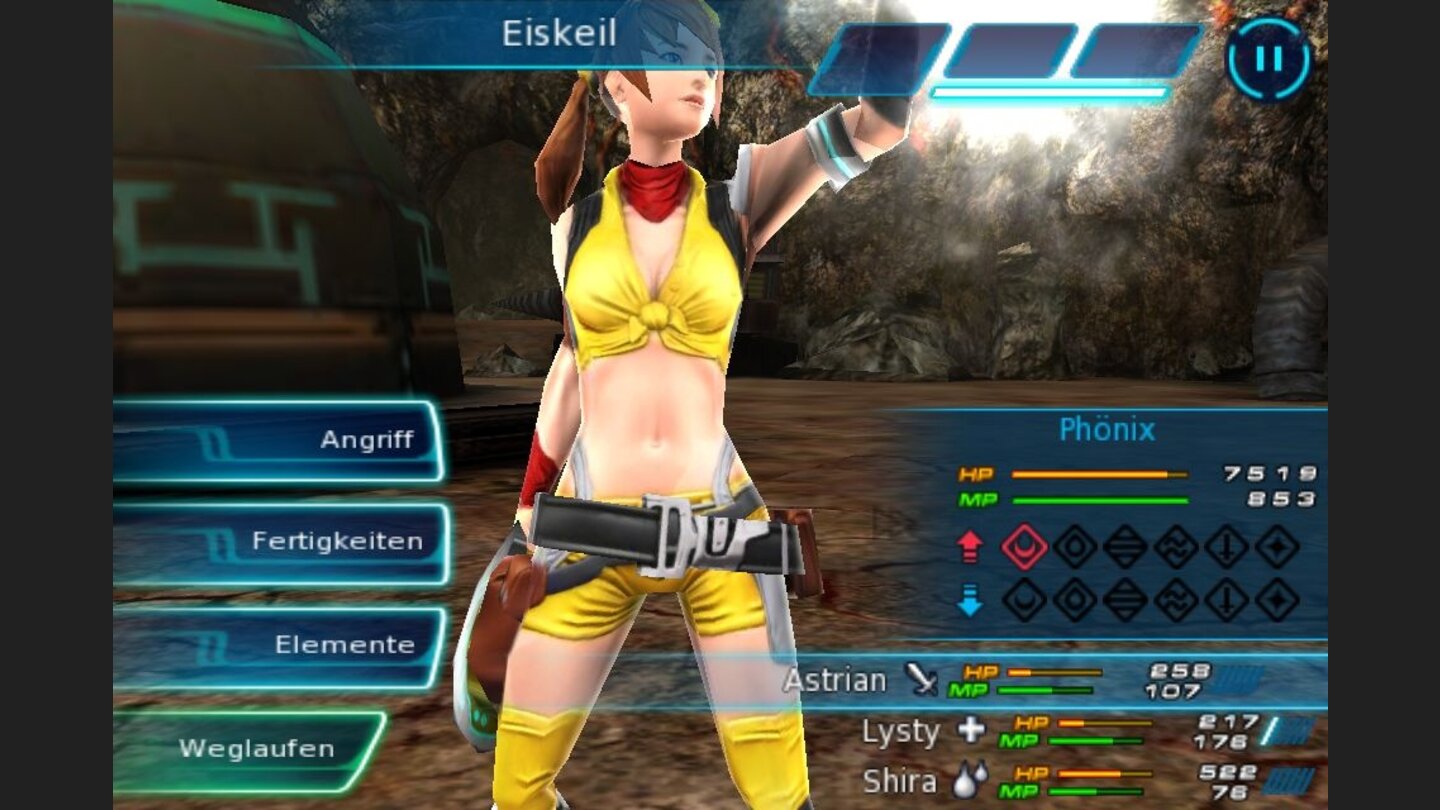Pause the game with the pause icon

(1268, 59)
